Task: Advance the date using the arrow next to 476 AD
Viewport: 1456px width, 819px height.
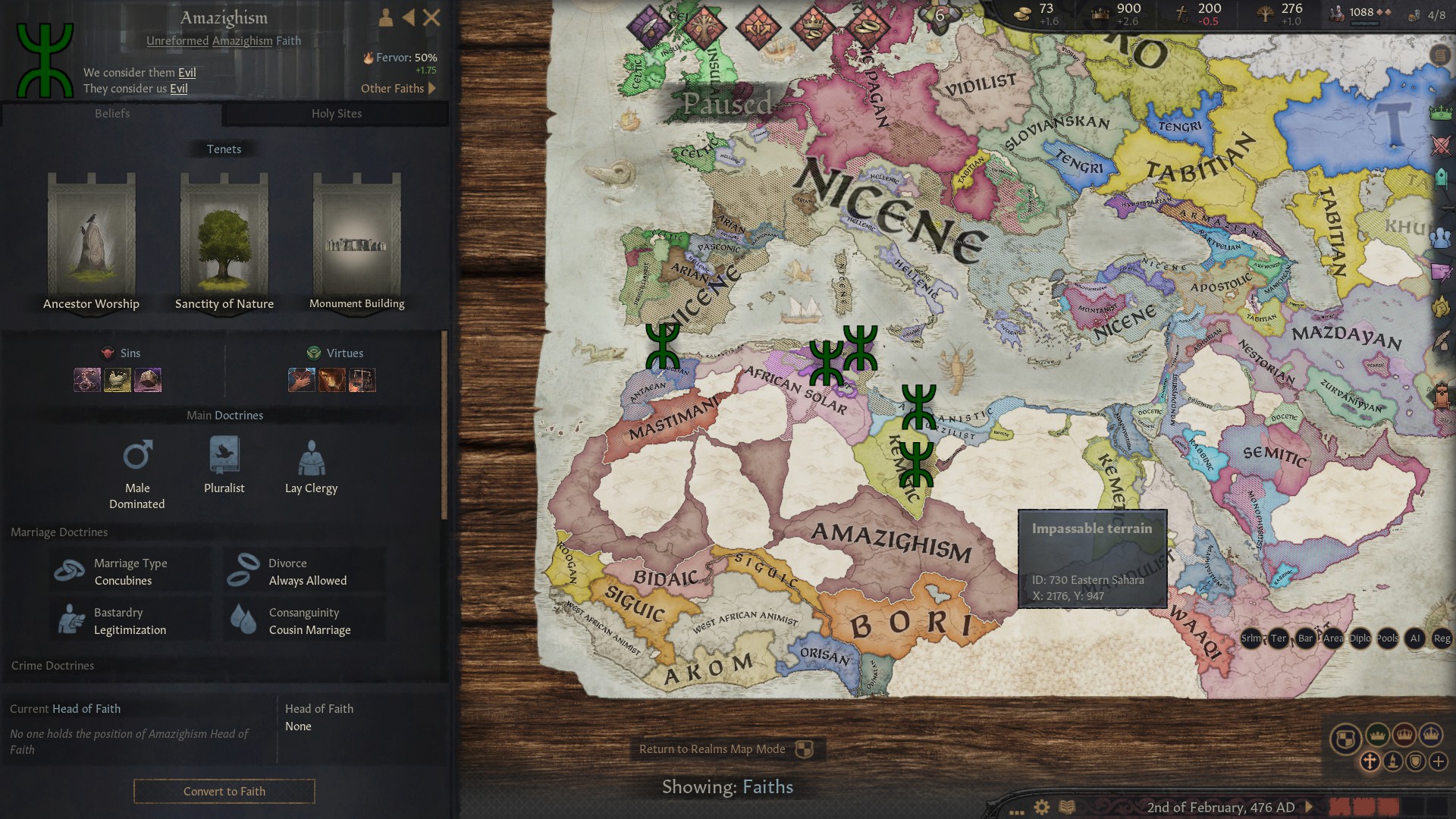Action: coord(1309,808)
